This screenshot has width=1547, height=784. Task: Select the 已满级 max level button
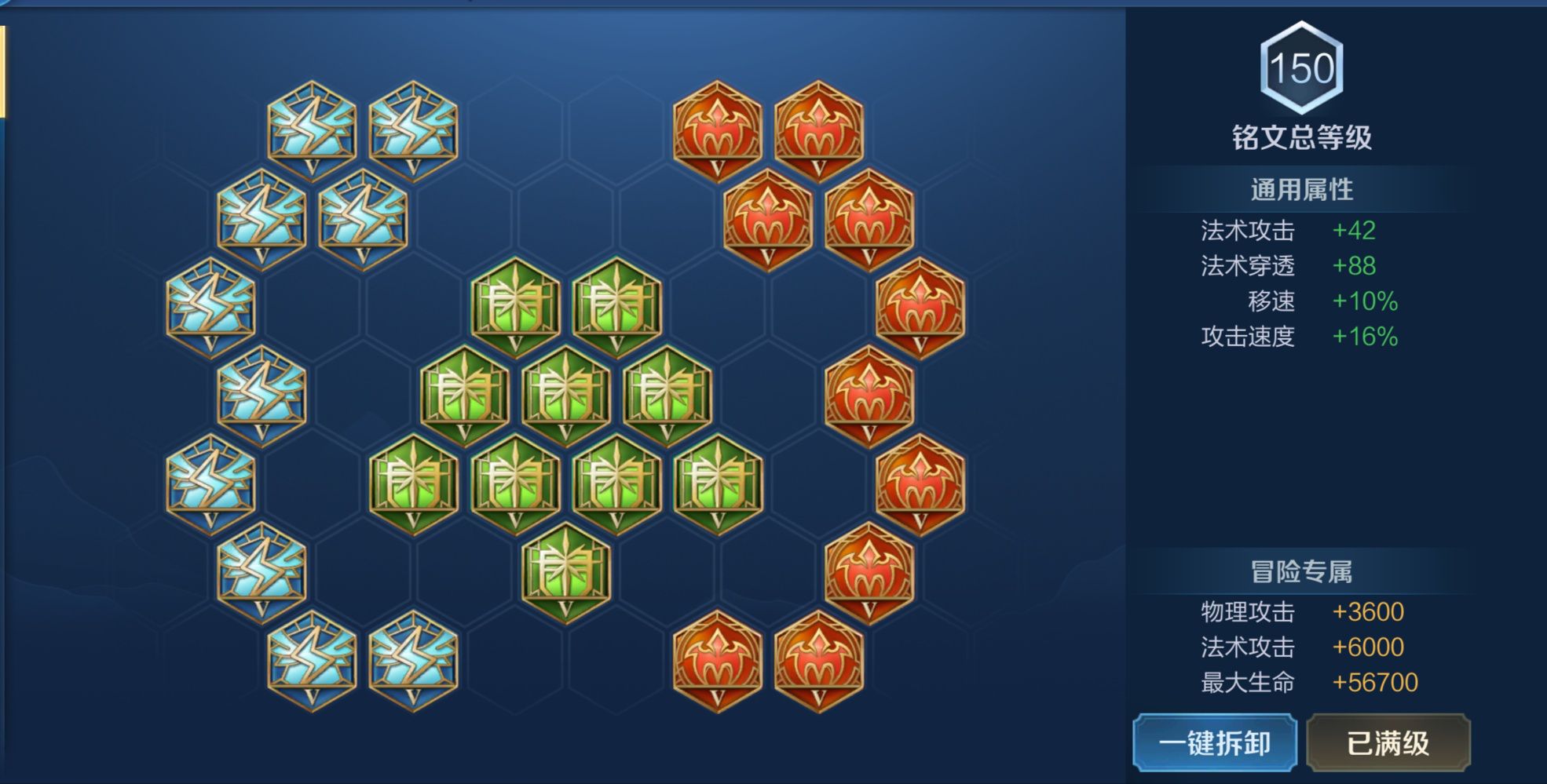click(1388, 742)
